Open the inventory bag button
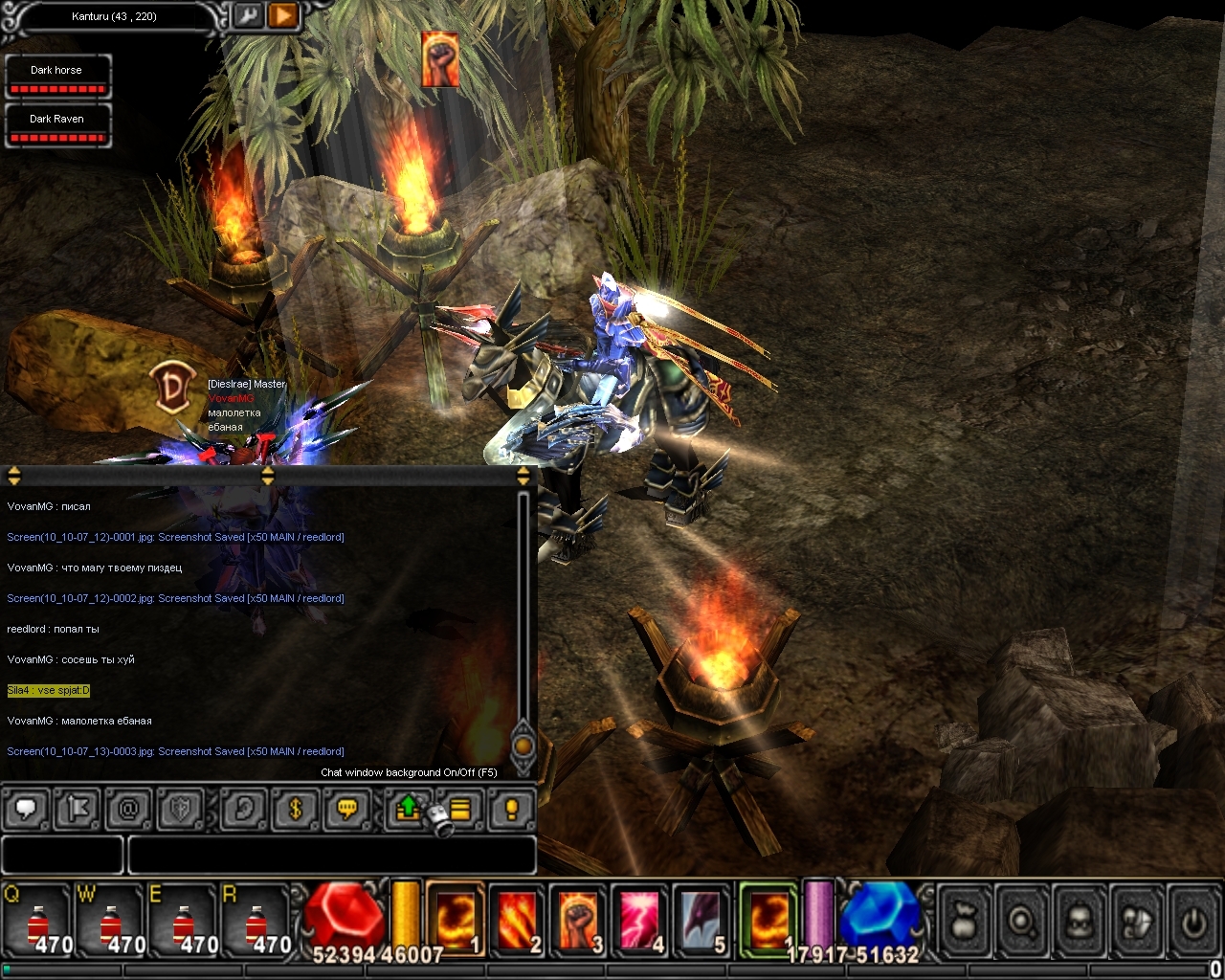Viewport: 1225px width, 980px height. 966,922
